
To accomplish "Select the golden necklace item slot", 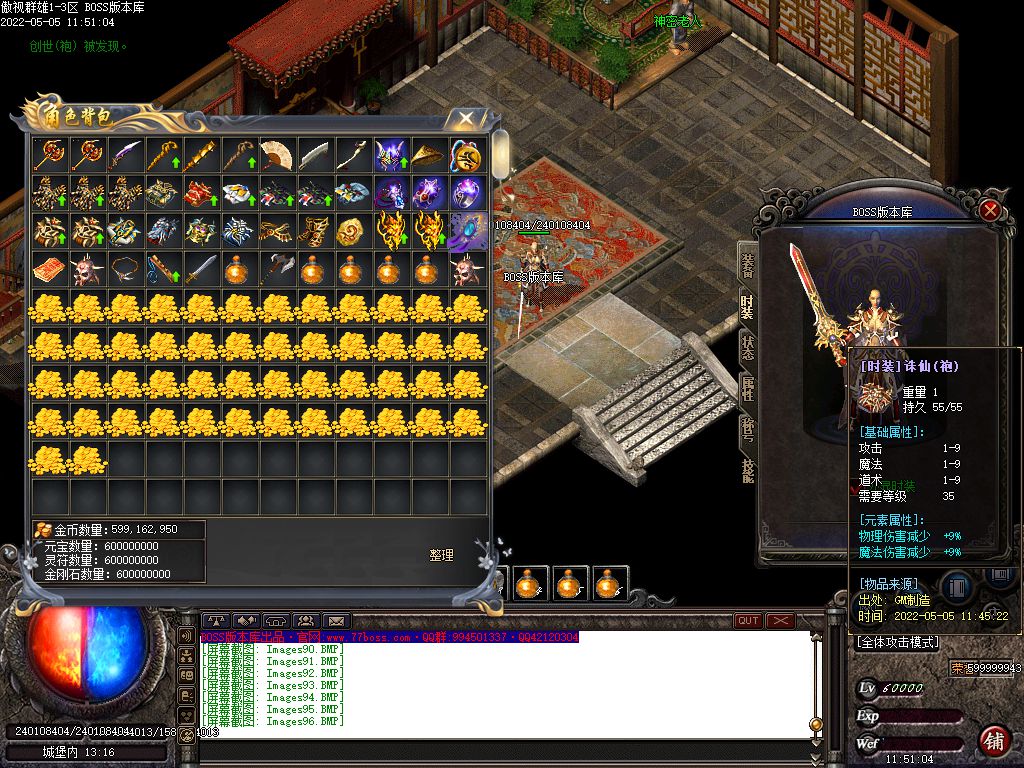I will (x=126, y=269).
